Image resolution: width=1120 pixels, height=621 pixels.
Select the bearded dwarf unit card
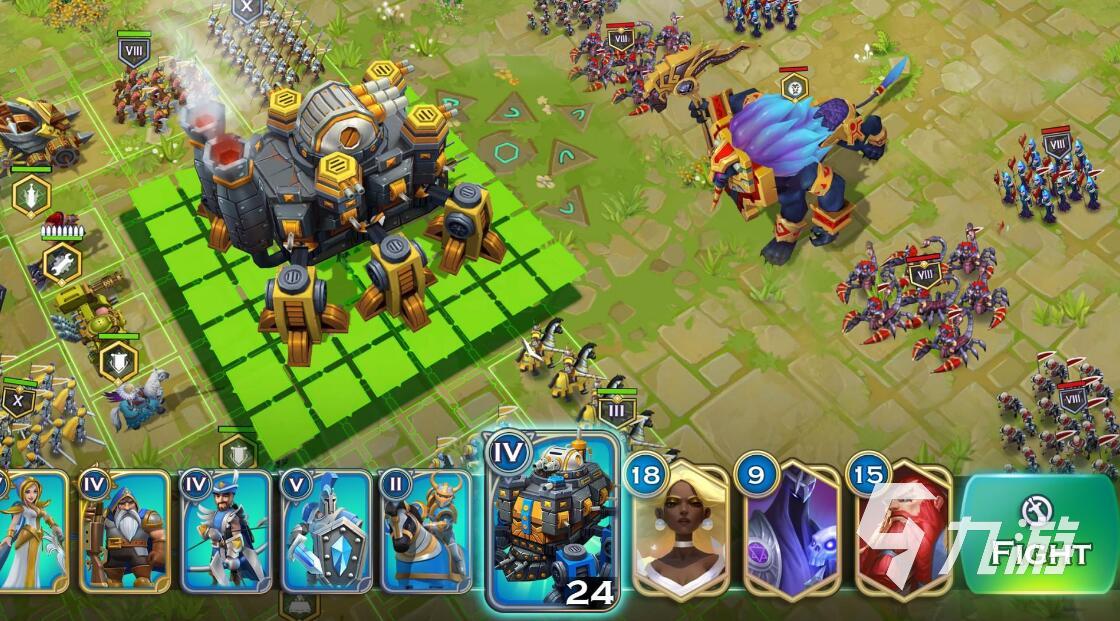pos(124,532)
